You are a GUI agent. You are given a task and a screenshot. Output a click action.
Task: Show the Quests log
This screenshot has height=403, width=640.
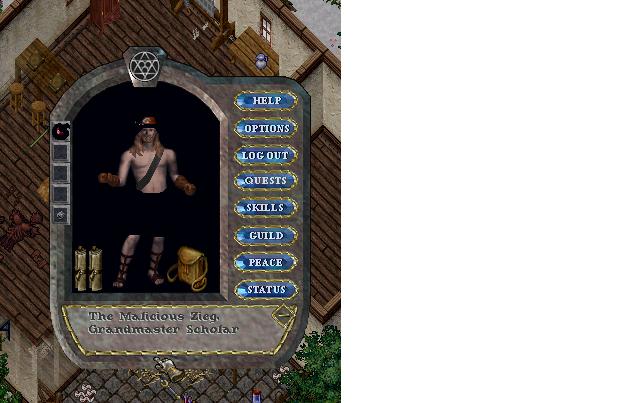pyautogui.click(x=266, y=181)
